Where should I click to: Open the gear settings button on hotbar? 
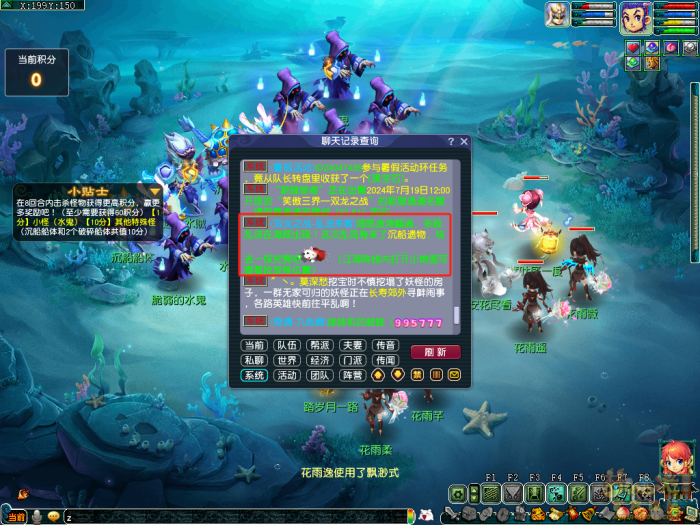457,493
